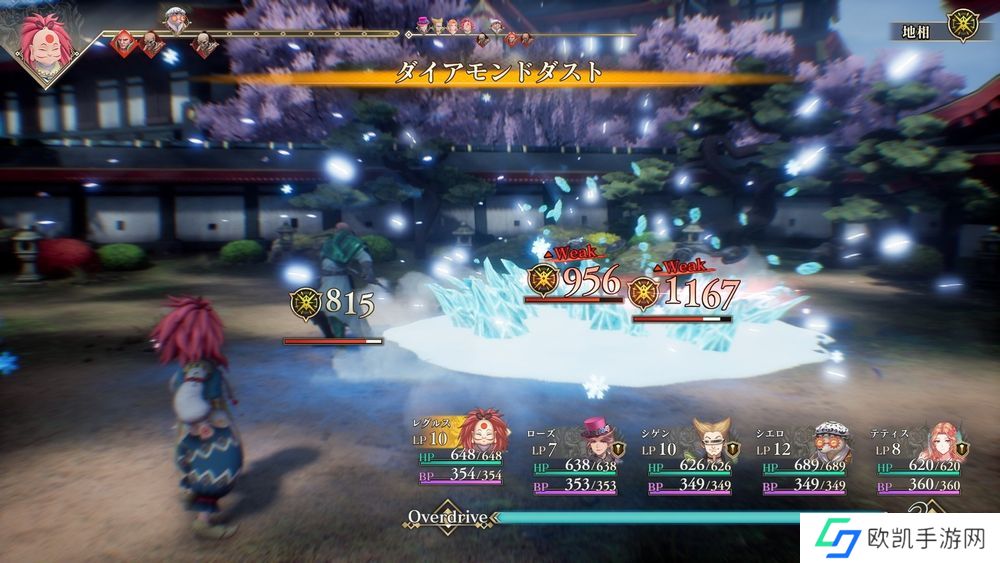
Task: Pick シエロ's party status panel
Action: (805, 453)
